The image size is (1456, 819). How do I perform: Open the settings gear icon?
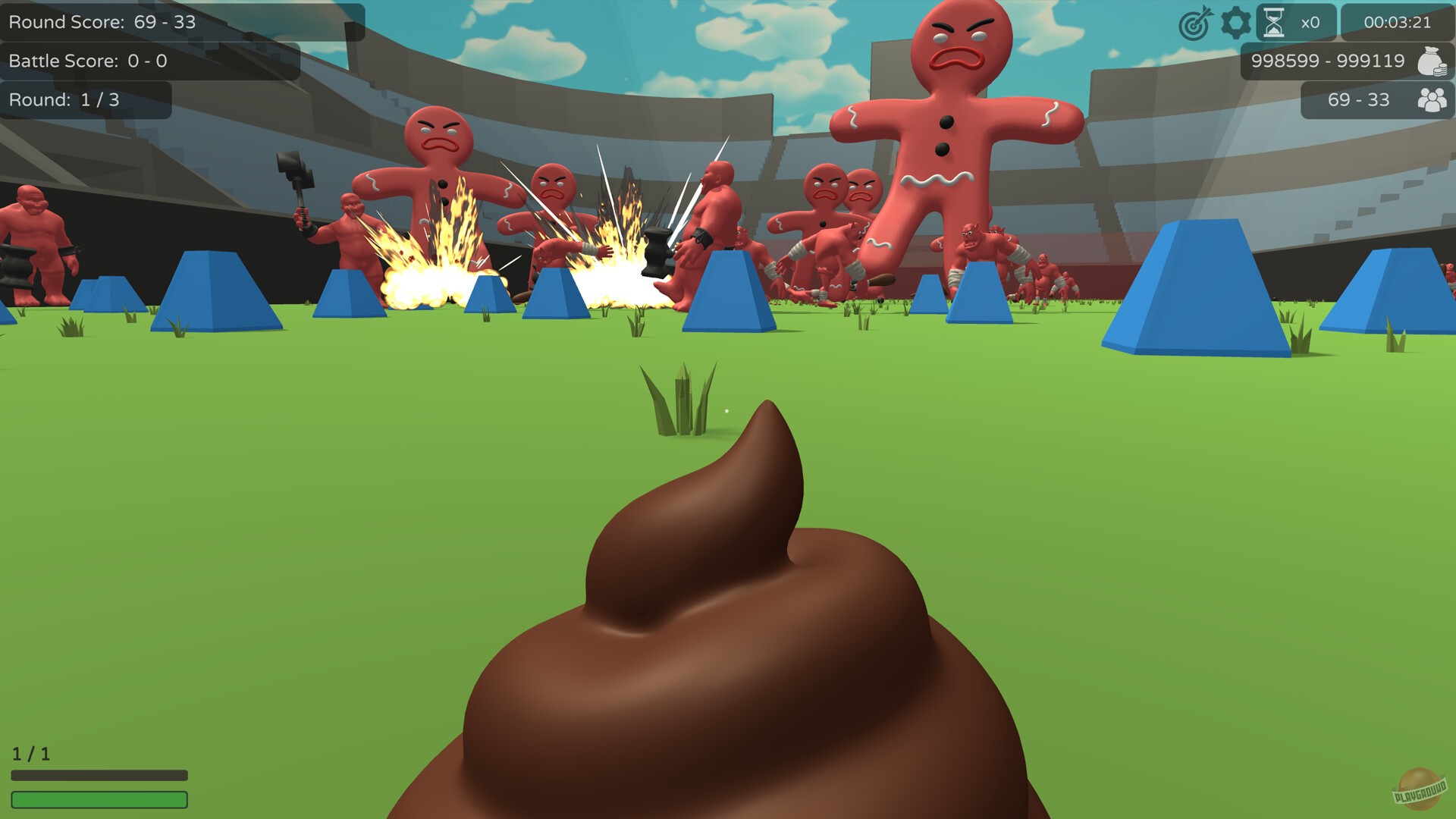pyautogui.click(x=1236, y=22)
